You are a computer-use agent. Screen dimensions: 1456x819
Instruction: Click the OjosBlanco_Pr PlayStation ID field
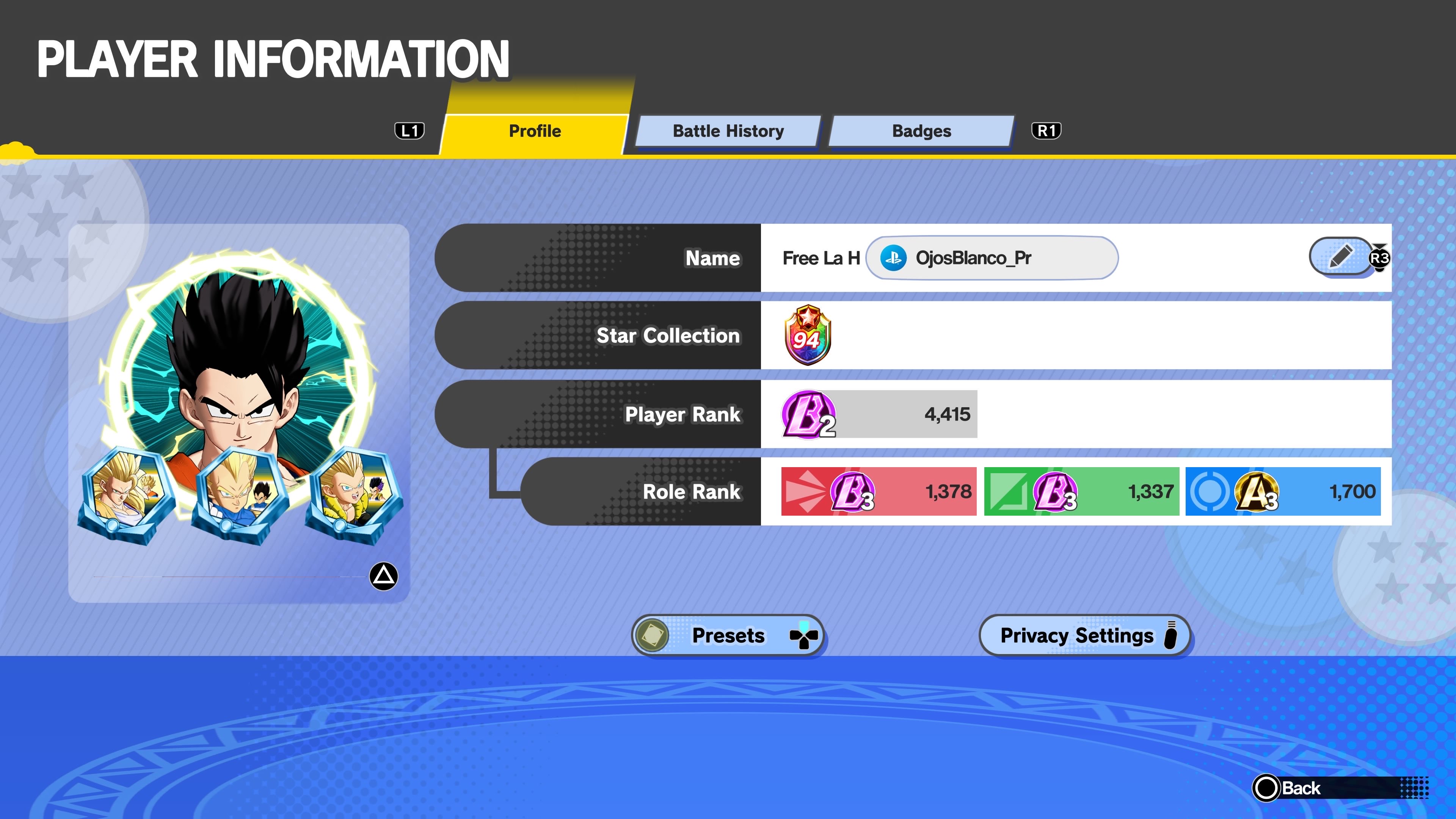click(992, 258)
